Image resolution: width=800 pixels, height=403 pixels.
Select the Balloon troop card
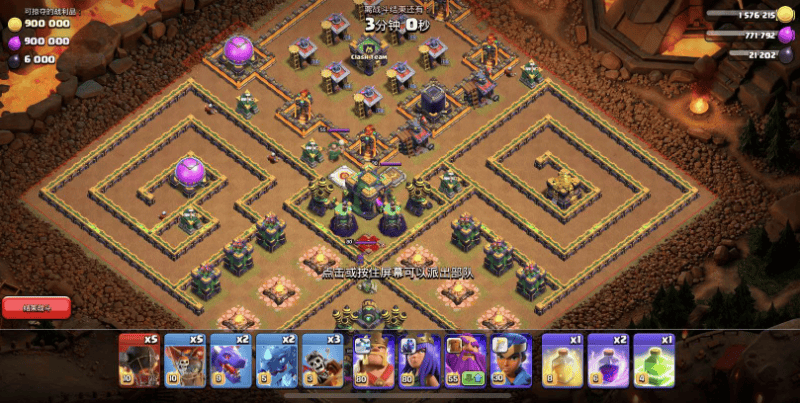coord(184,359)
